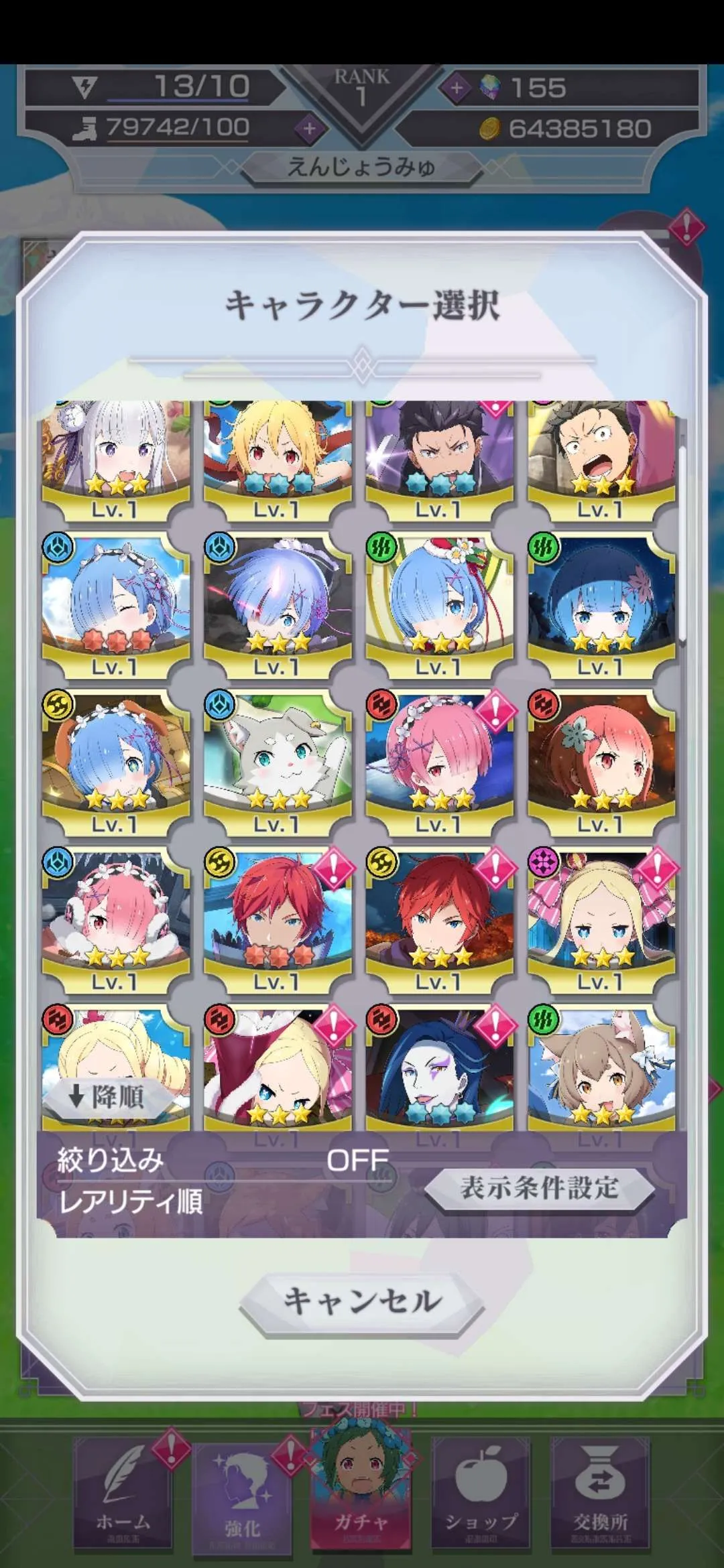The width and height of the screenshot is (724, 1568).
Task: Go to the ショップ shop tab
Action: click(x=481, y=1501)
